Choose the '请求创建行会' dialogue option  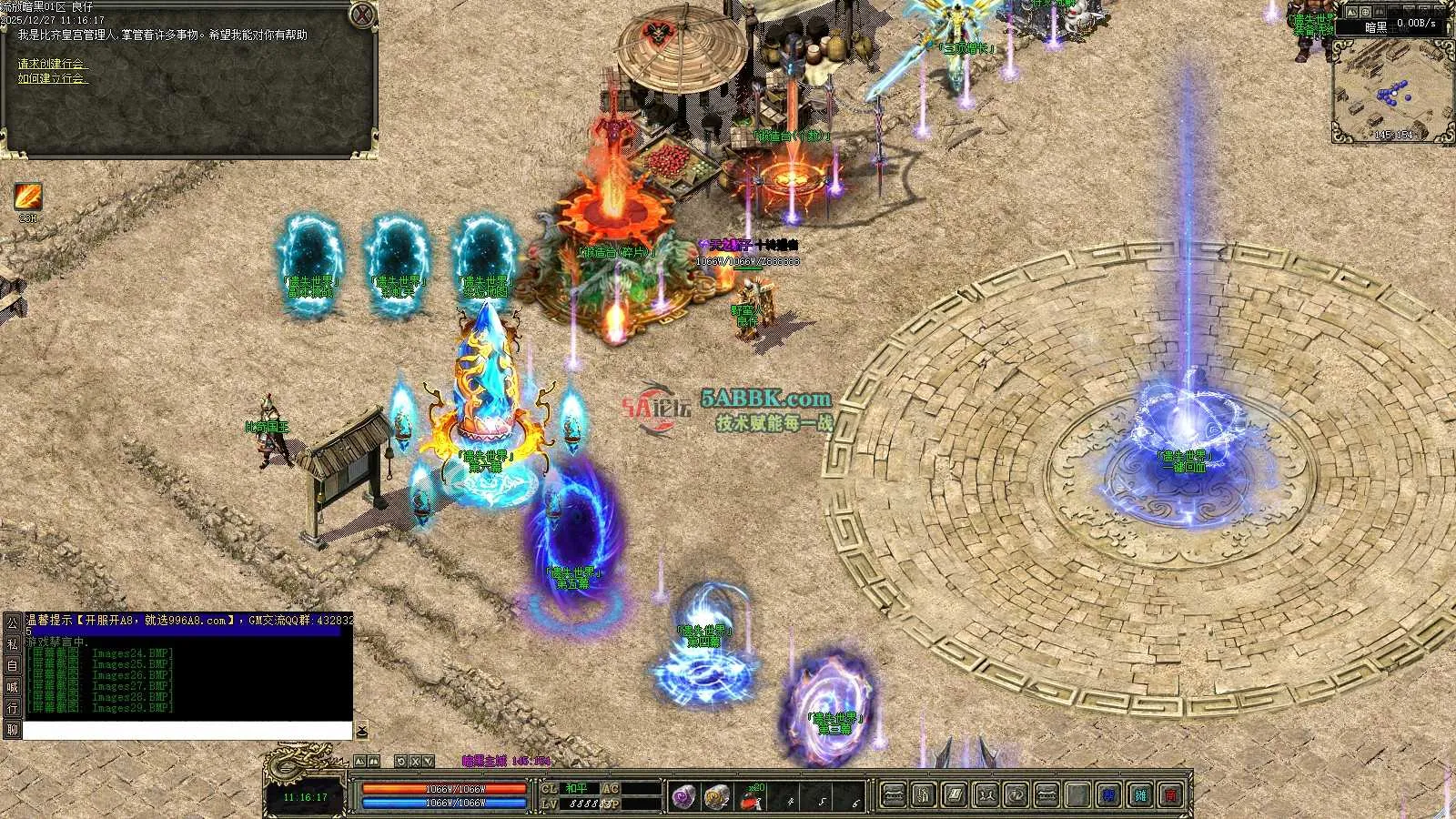pyautogui.click(x=53, y=64)
